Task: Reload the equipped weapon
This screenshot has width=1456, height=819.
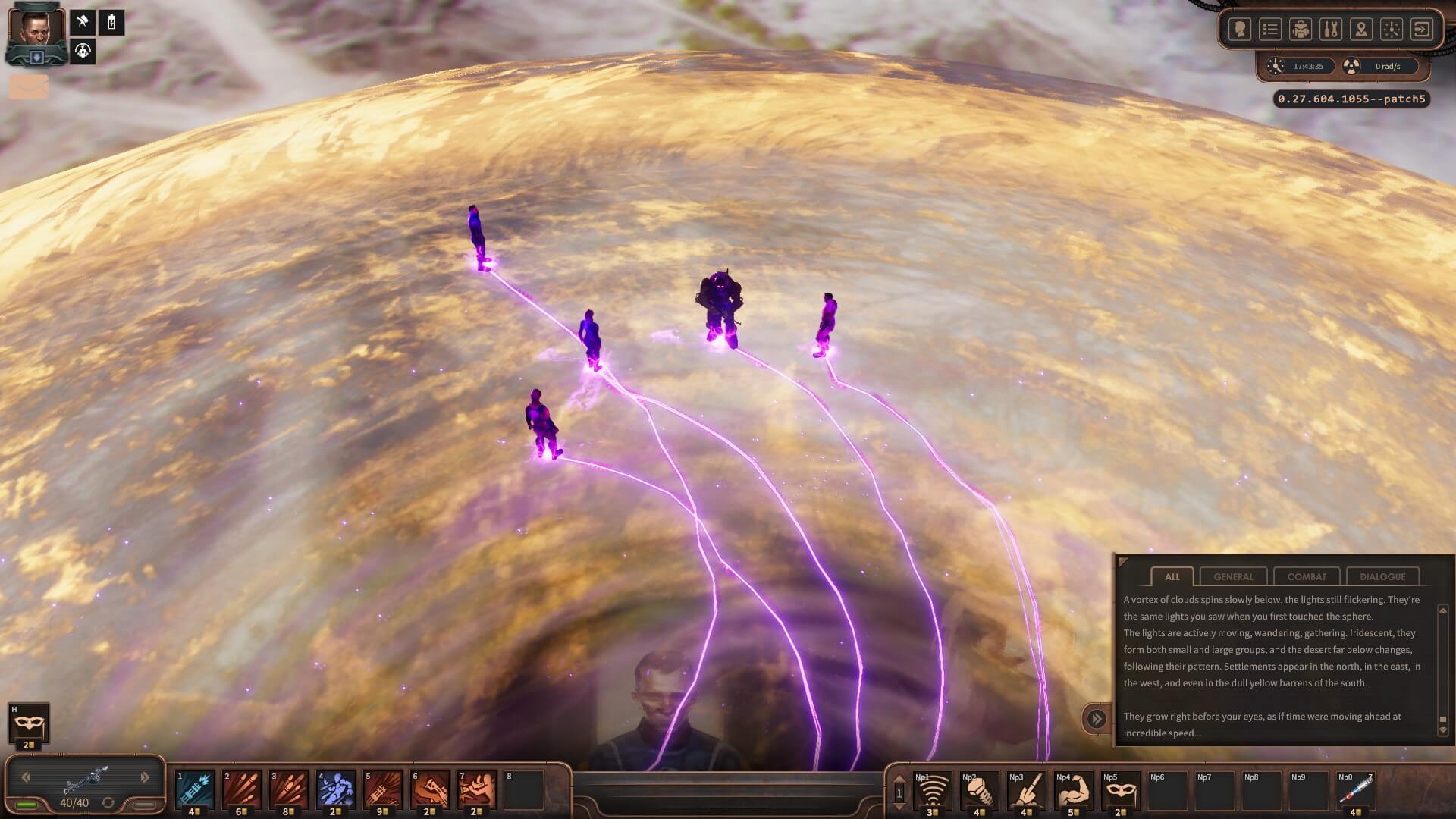Action: (x=108, y=802)
